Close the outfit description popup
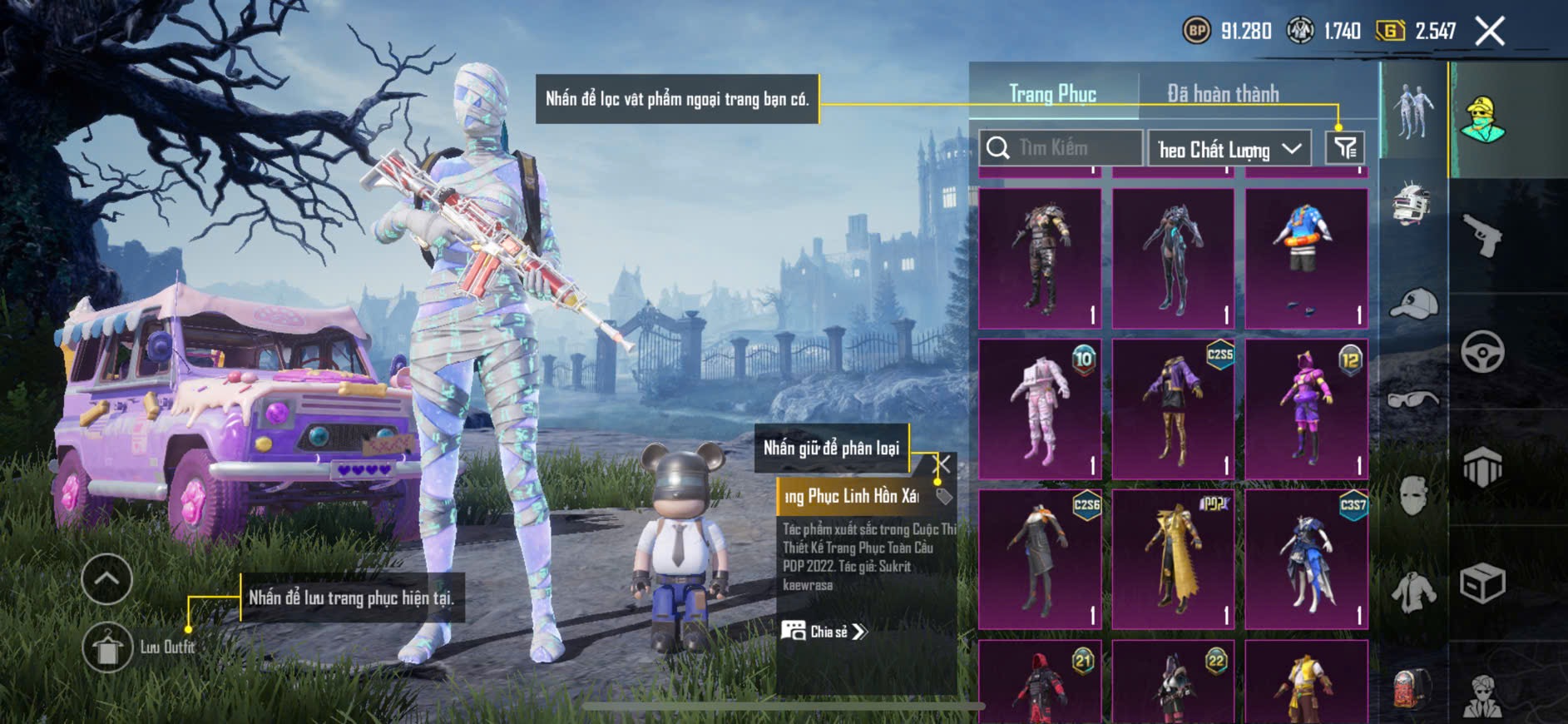Image resolution: width=1568 pixels, height=724 pixels. point(942,464)
